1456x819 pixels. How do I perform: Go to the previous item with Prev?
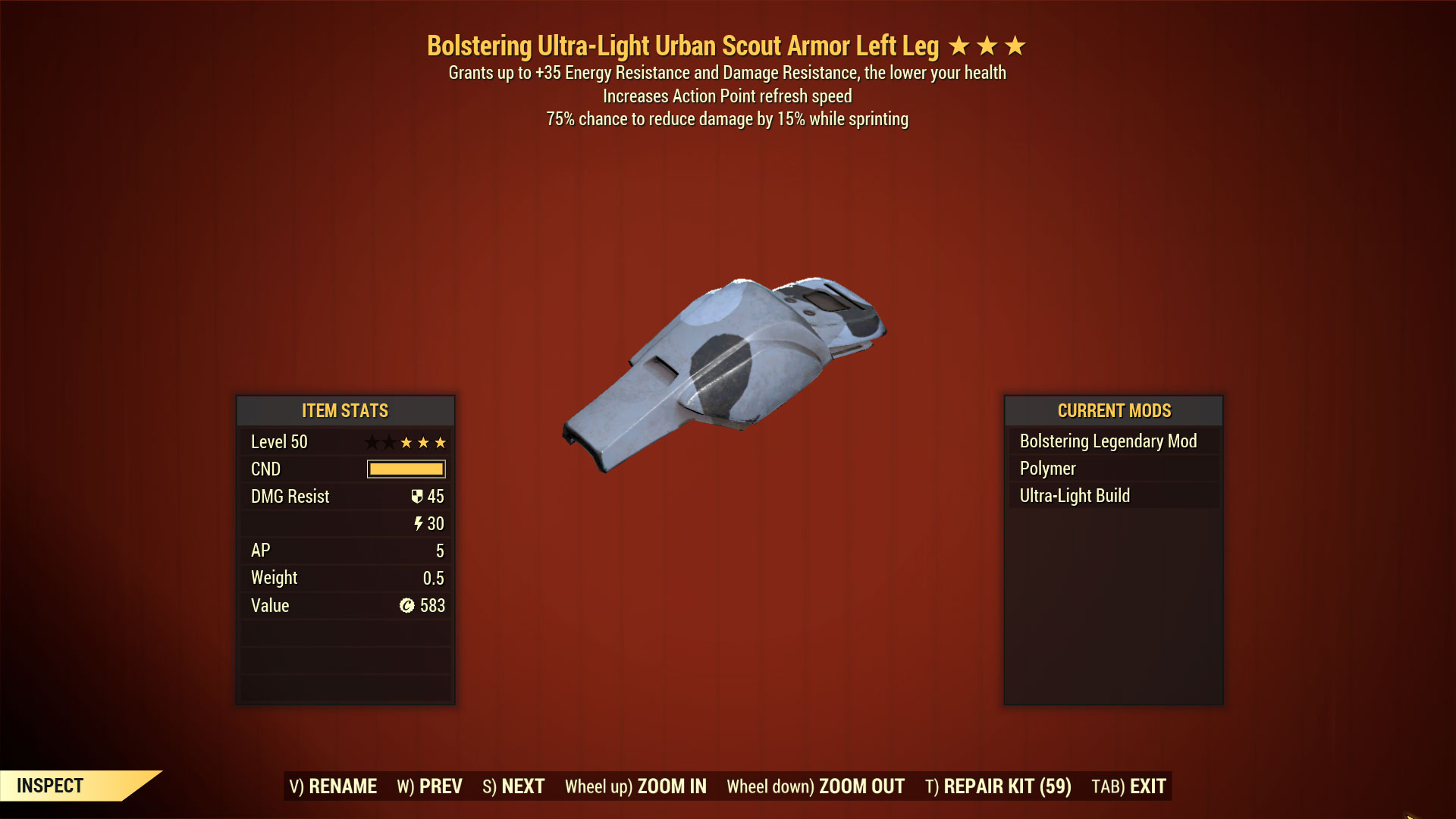point(429,786)
